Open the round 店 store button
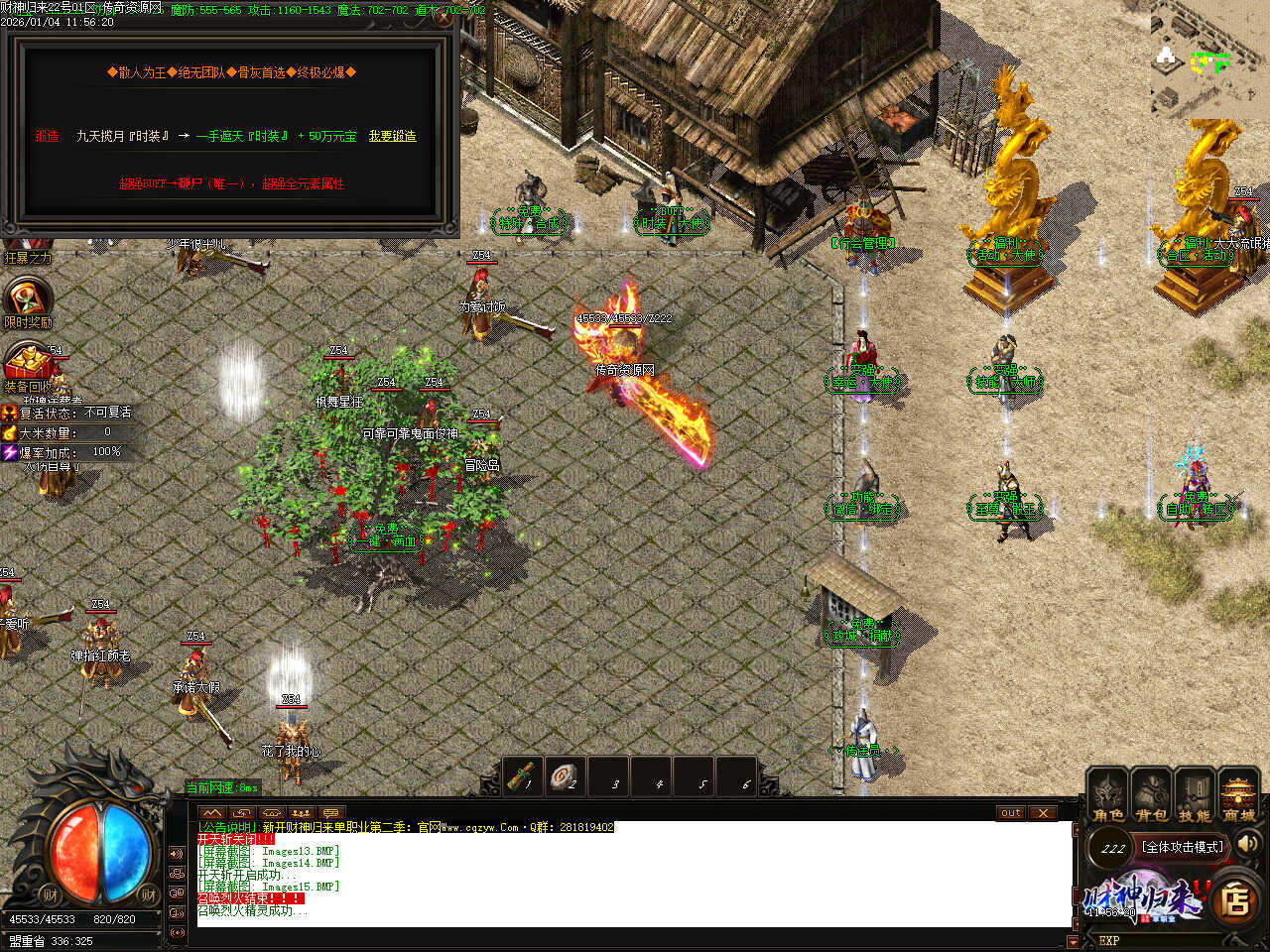The height and width of the screenshot is (952, 1270). point(1234,900)
